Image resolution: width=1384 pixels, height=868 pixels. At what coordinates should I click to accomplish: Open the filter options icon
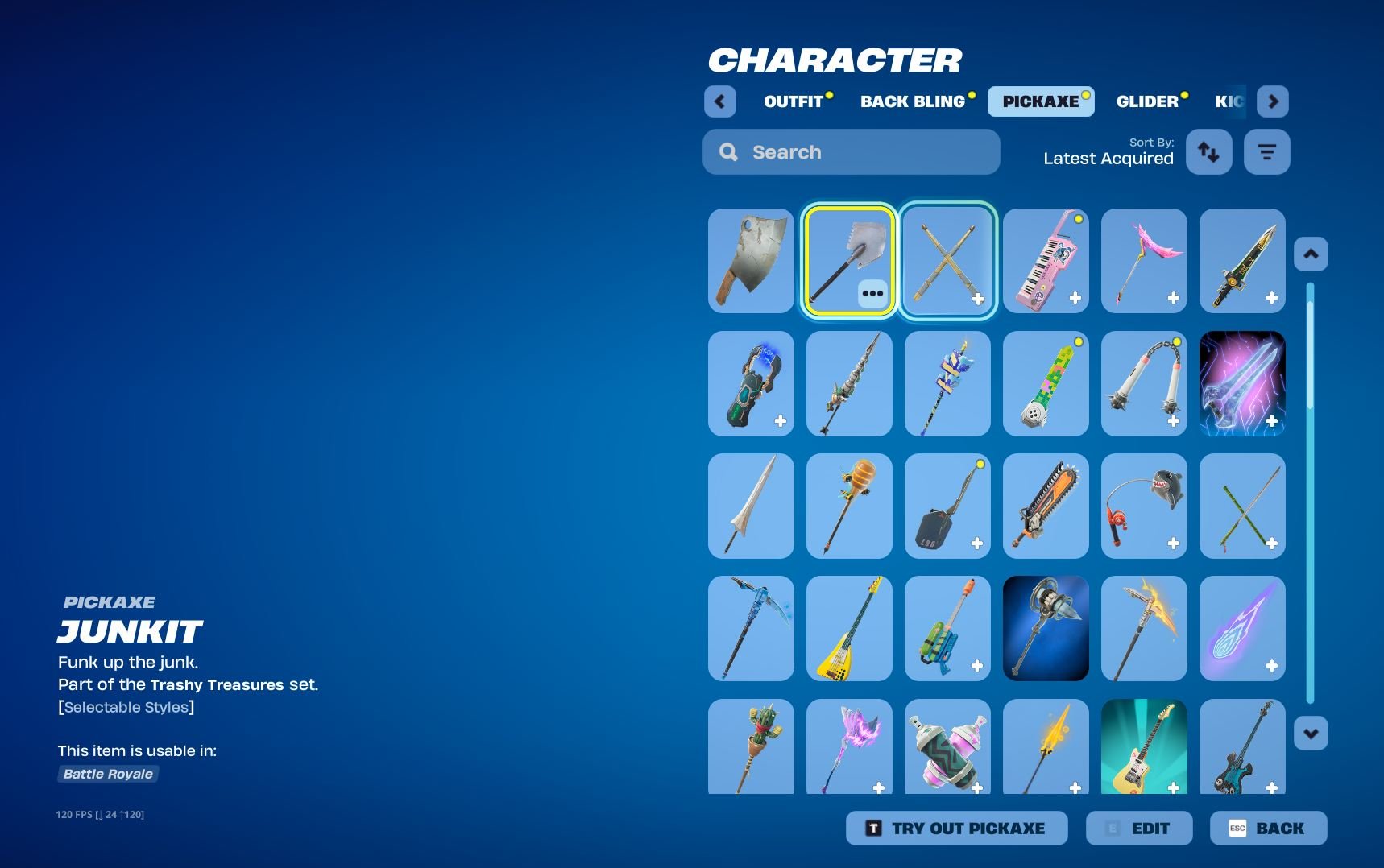click(x=1266, y=151)
